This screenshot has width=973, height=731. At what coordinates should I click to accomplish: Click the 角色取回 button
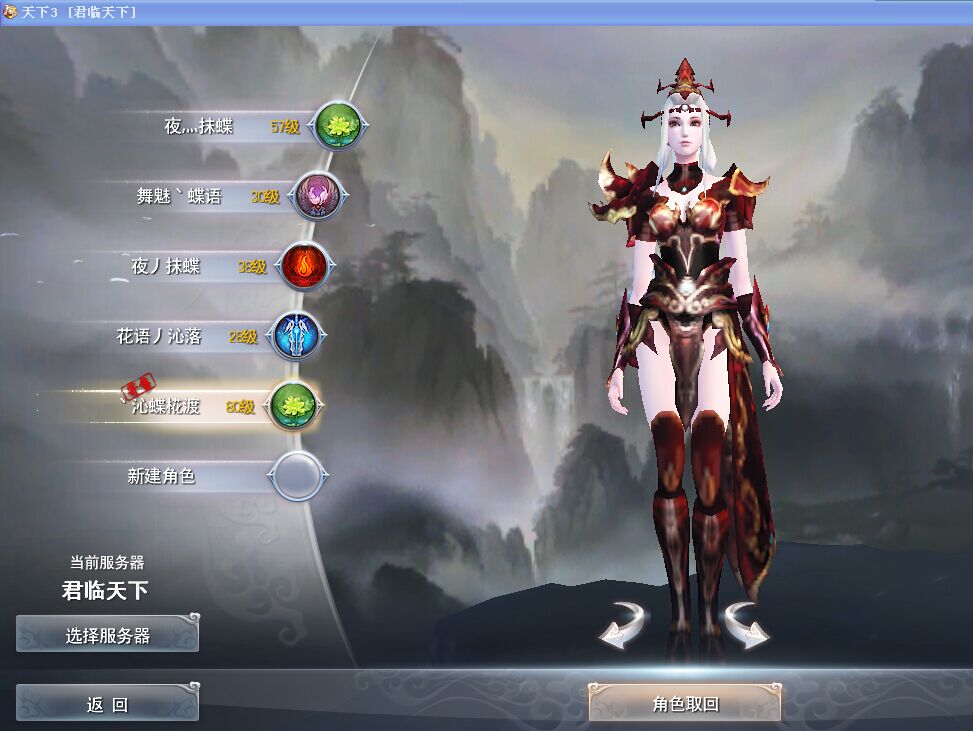[x=684, y=704]
